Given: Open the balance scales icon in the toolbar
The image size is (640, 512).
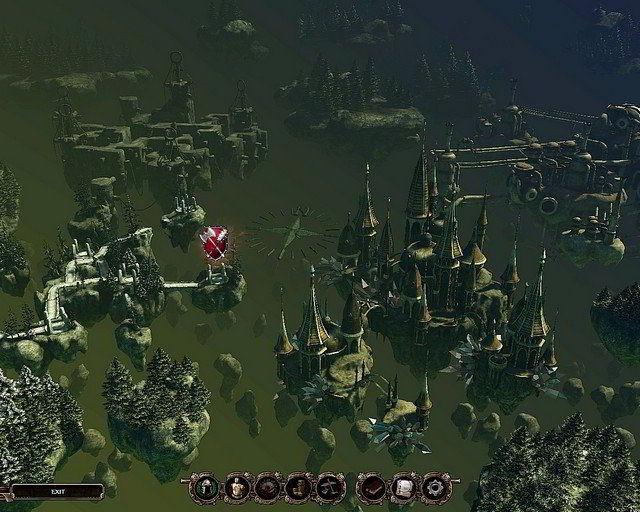Looking at the screenshot, I should (x=329, y=487).
